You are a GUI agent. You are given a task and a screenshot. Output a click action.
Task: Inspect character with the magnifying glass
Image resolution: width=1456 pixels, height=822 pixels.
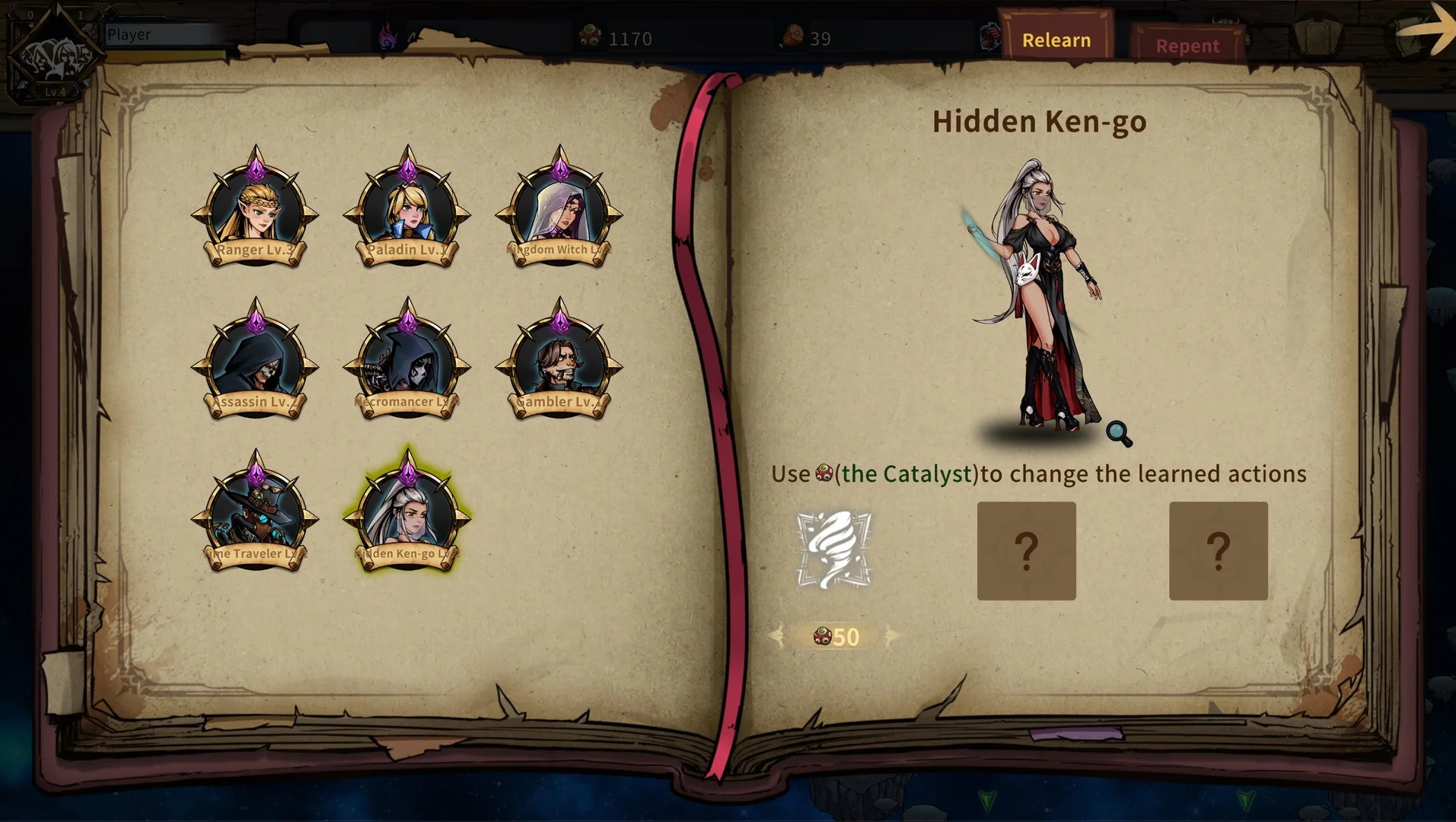click(x=1119, y=433)
